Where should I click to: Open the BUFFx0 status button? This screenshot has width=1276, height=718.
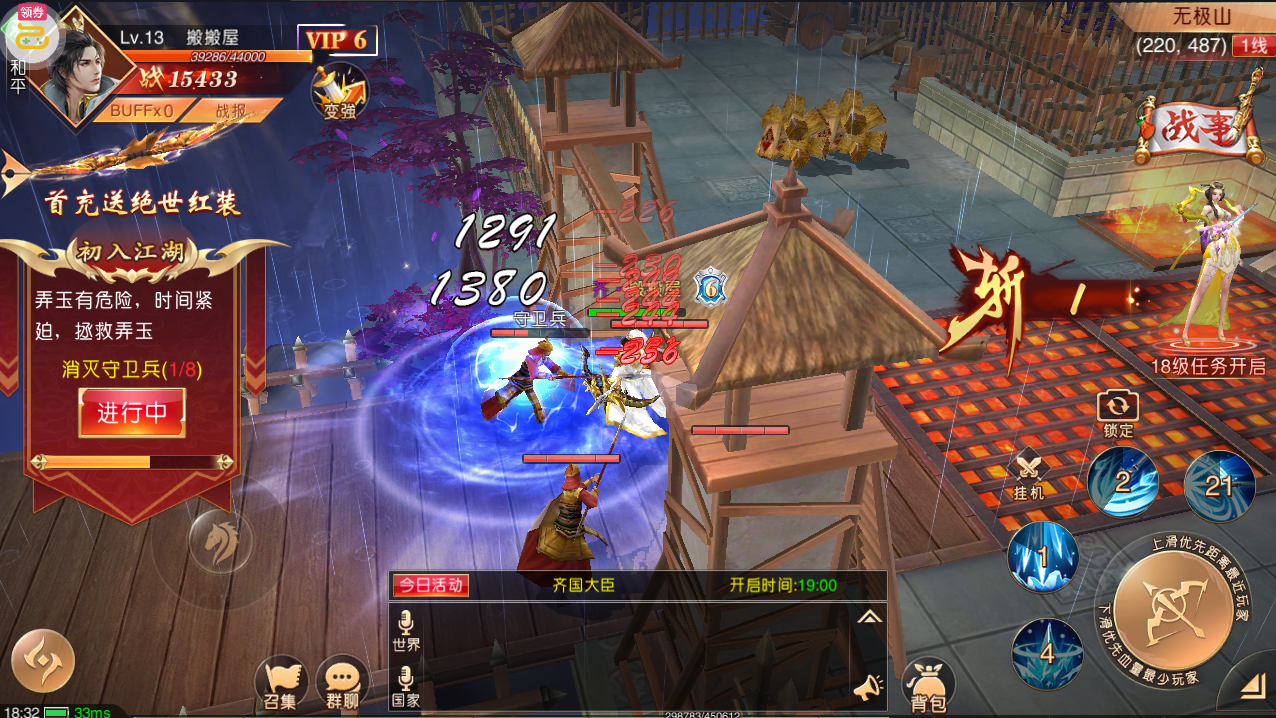tap(140, 111)
